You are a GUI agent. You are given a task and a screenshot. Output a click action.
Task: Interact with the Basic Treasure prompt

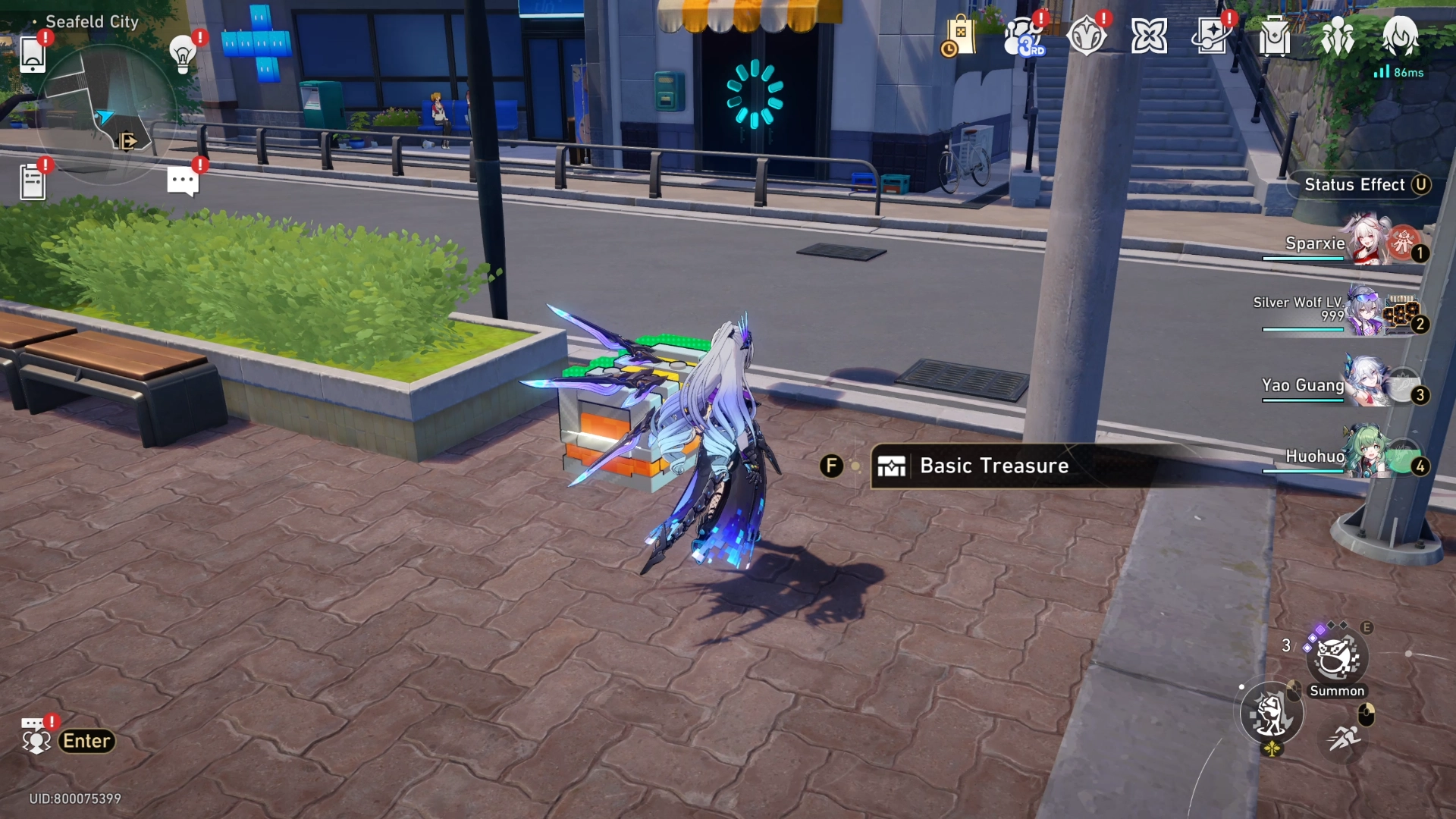[993, 466]
